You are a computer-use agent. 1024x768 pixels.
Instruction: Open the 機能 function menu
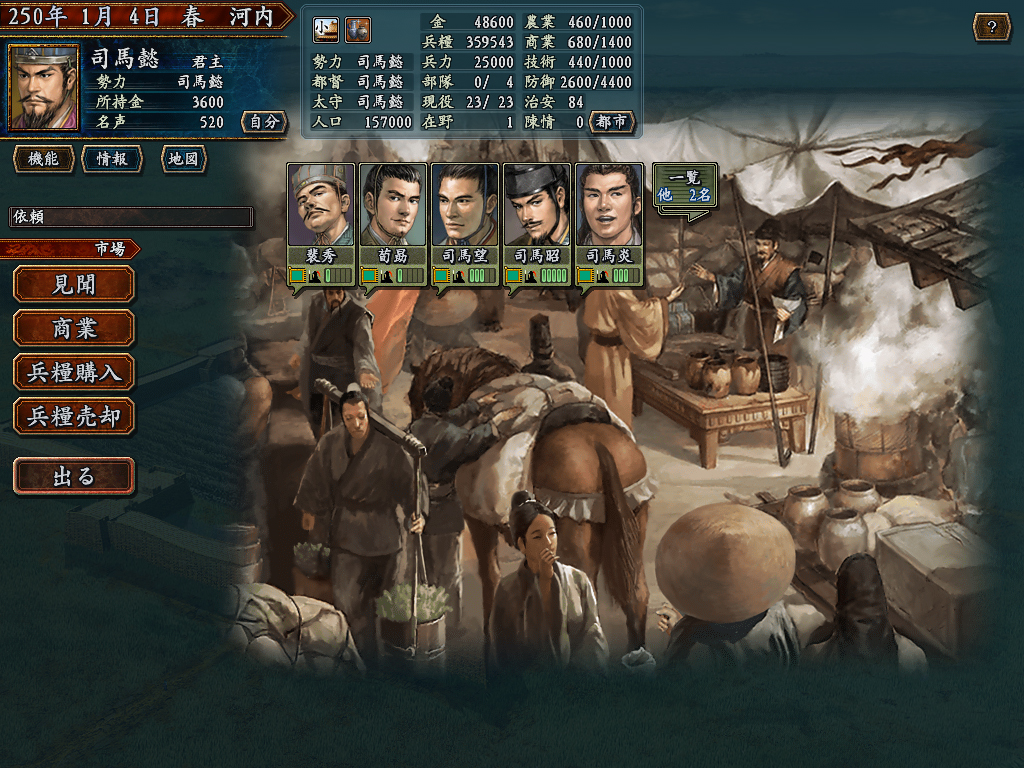(x=44, y=159)
